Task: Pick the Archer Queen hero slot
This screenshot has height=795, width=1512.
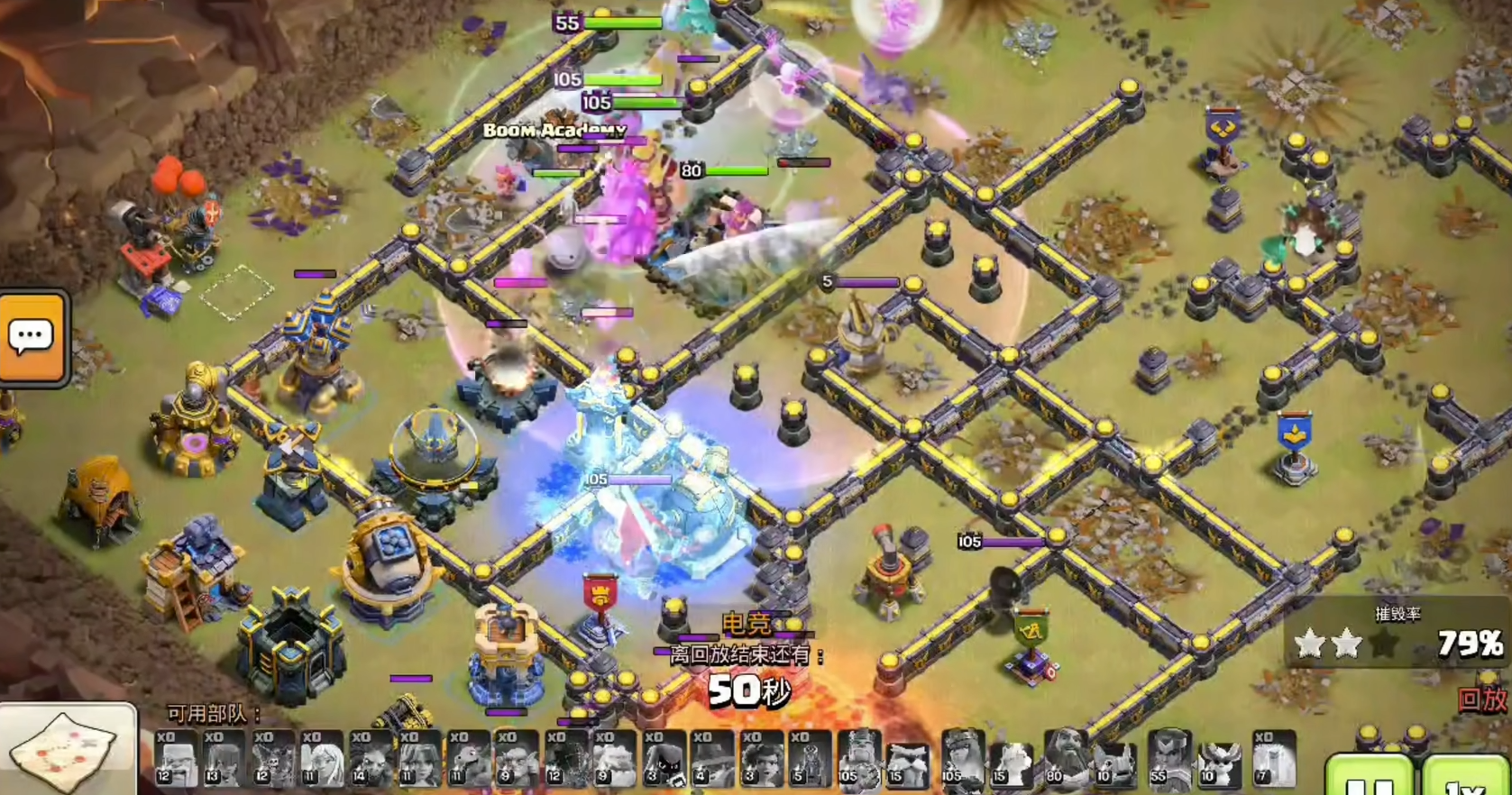Action: tap(962, 758)
